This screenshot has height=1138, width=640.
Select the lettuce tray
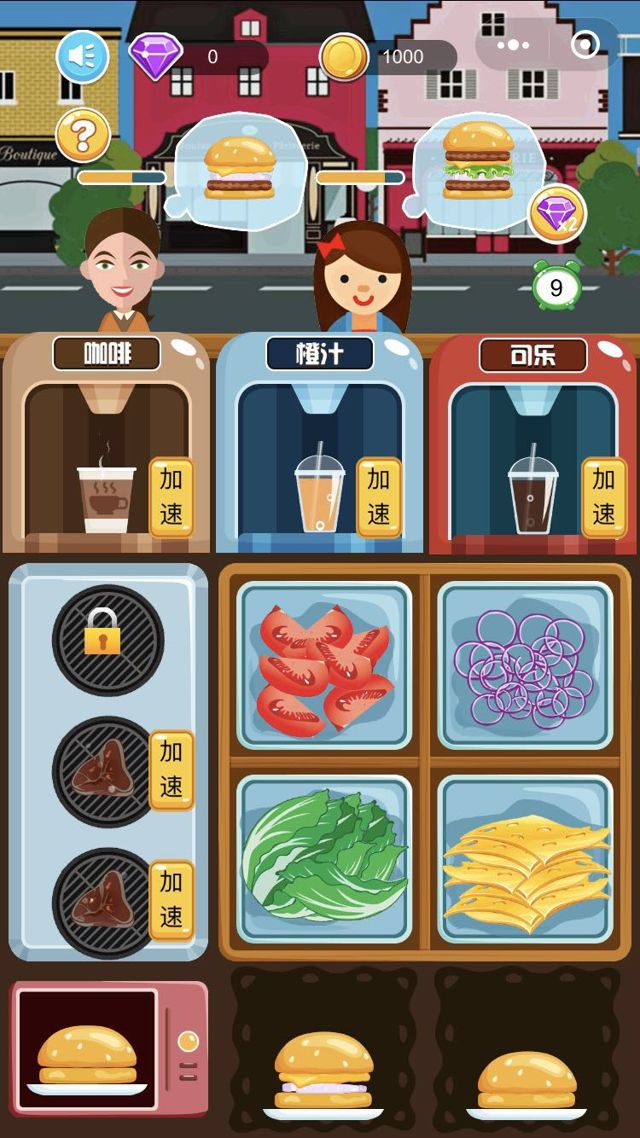pyautogui.click(x=324, y=858)
